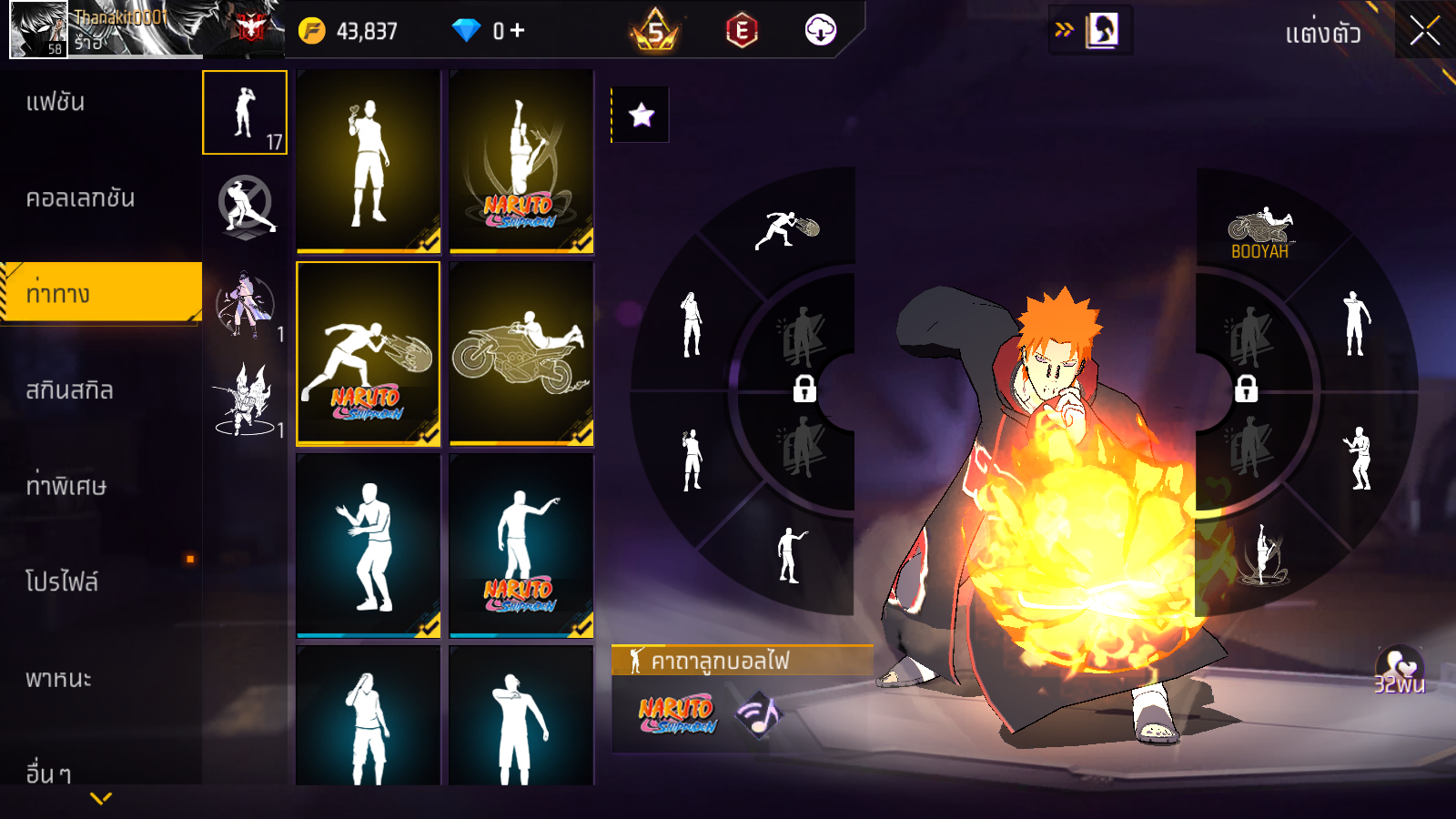The width and height of the screenshot is (1456, 819).
Task: Play the emote music note icon
Action: [x=759, y=715]
